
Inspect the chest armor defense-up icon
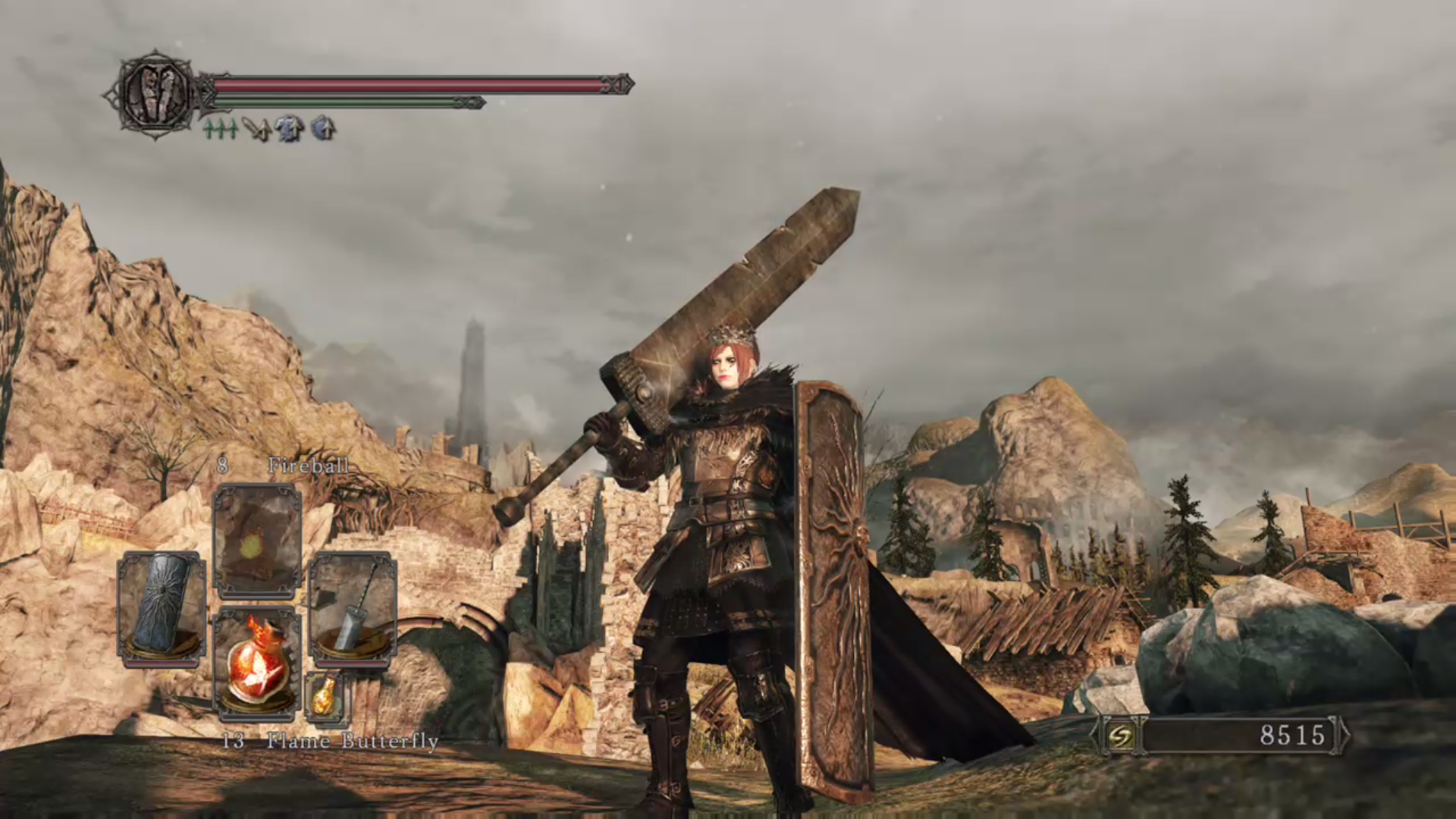click(289, 129)
